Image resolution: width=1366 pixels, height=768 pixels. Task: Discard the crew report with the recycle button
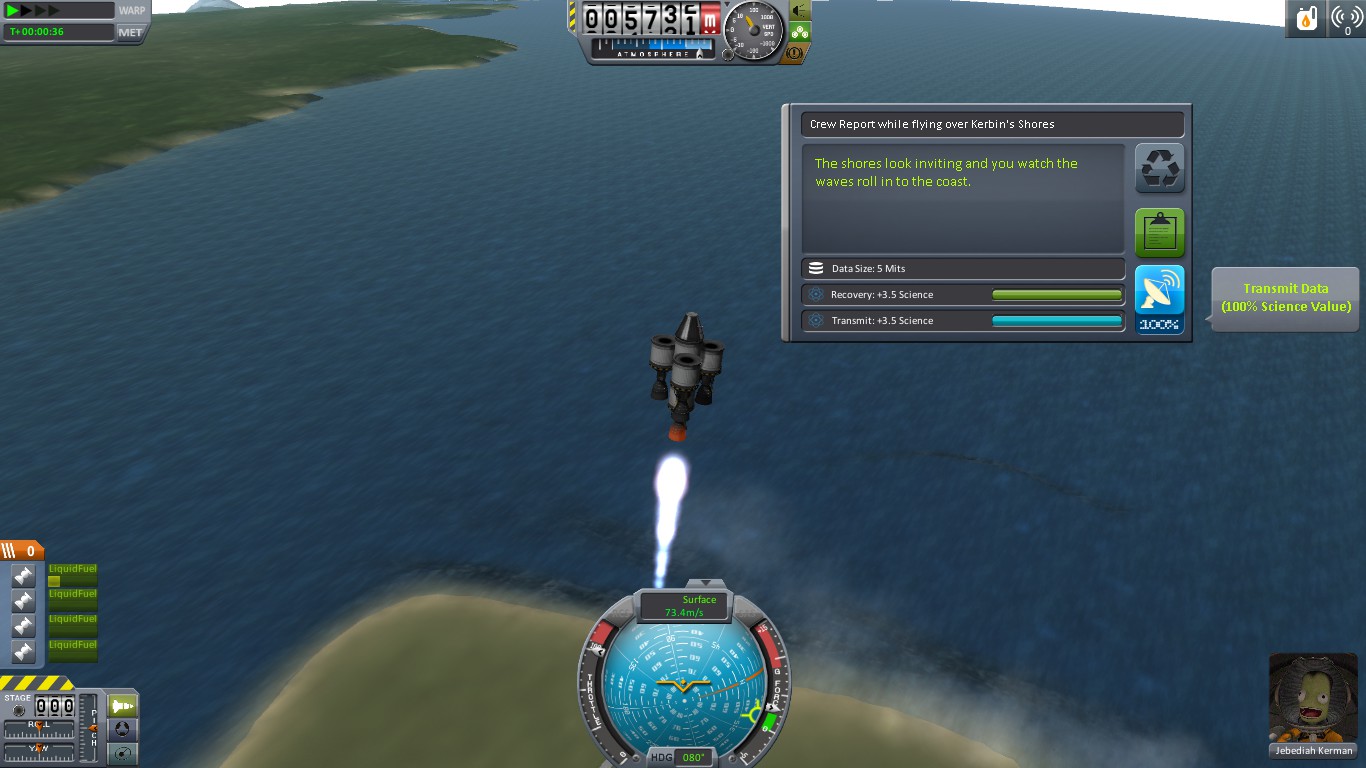tap(1160, 168)
